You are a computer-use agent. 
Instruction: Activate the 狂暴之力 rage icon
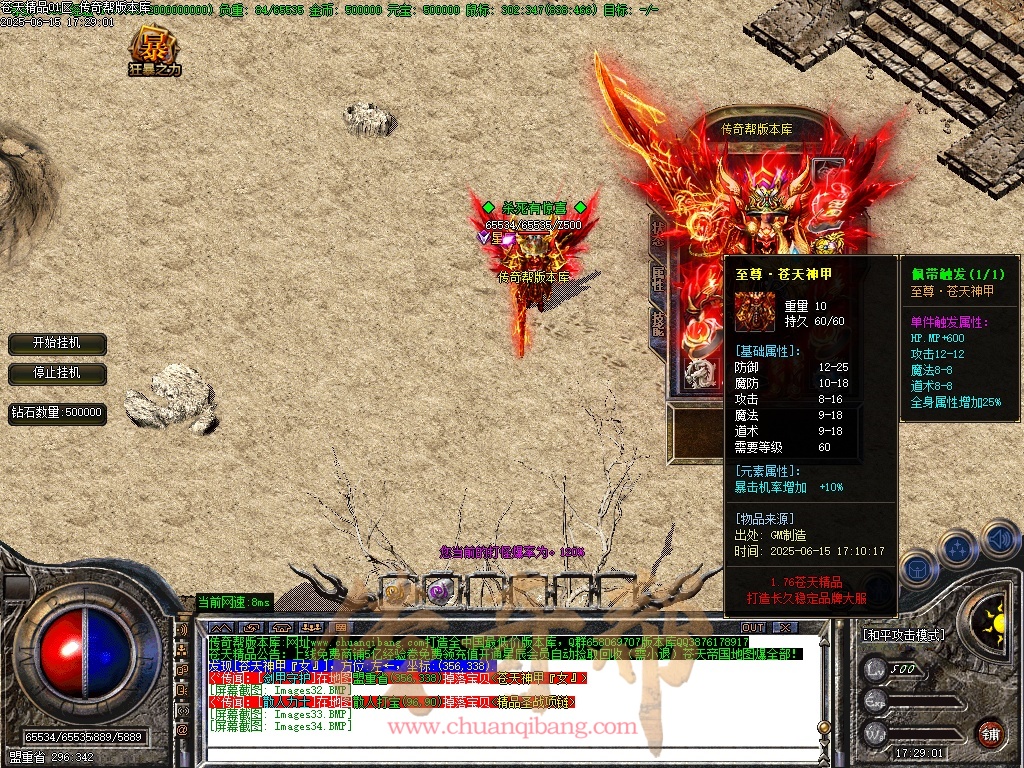(x=155, y=52)
